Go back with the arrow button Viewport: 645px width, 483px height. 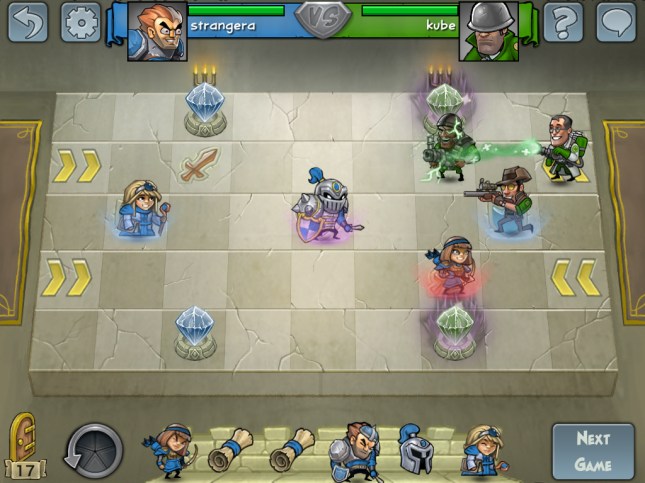pos(28,22)
